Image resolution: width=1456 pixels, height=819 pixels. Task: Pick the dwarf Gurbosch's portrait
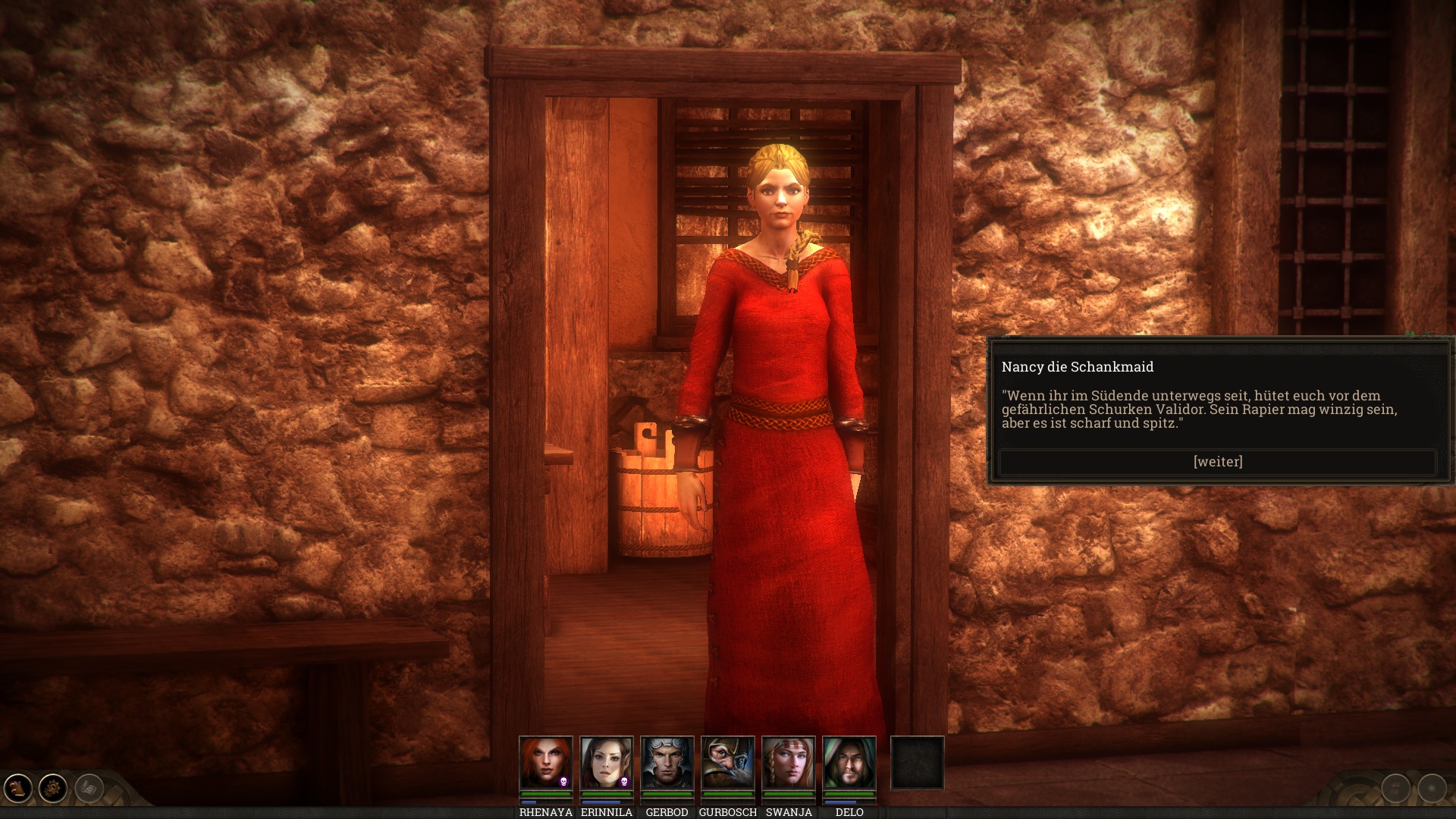coord(727,763)
